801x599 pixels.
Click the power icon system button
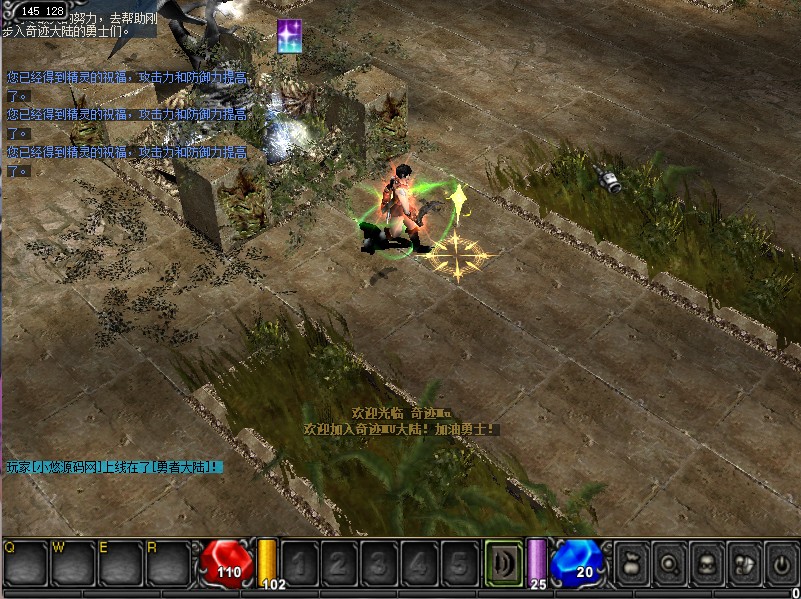(x=780, y=564)
